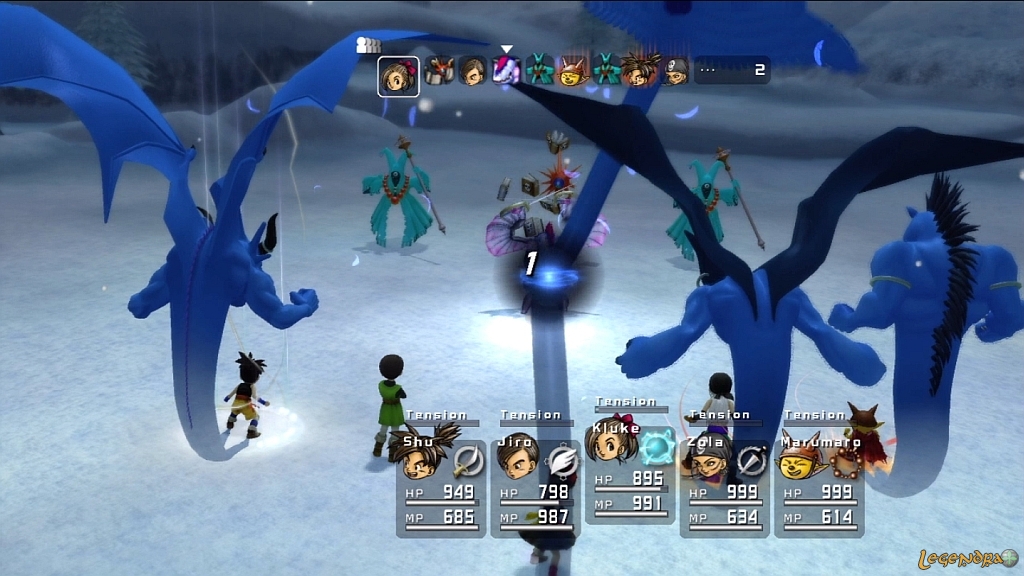This screenshot has height=576, width=1024.
Task: Click Zola's blade class icon
Action: pyautogui.click(x=751, y=461)
